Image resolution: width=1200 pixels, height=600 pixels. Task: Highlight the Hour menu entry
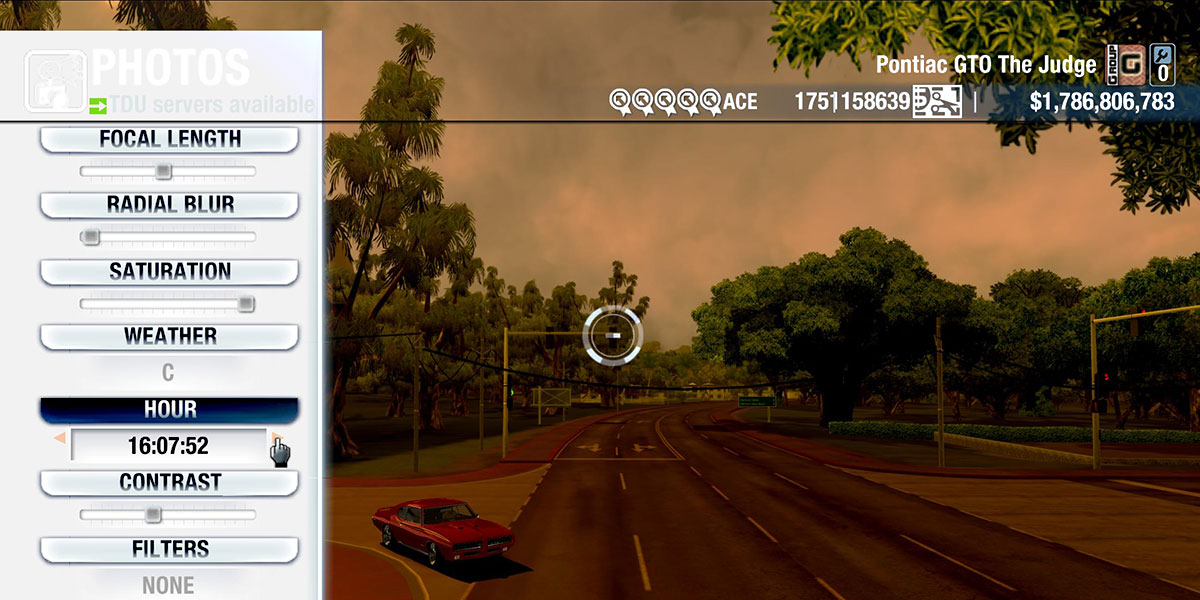(169, 410)
